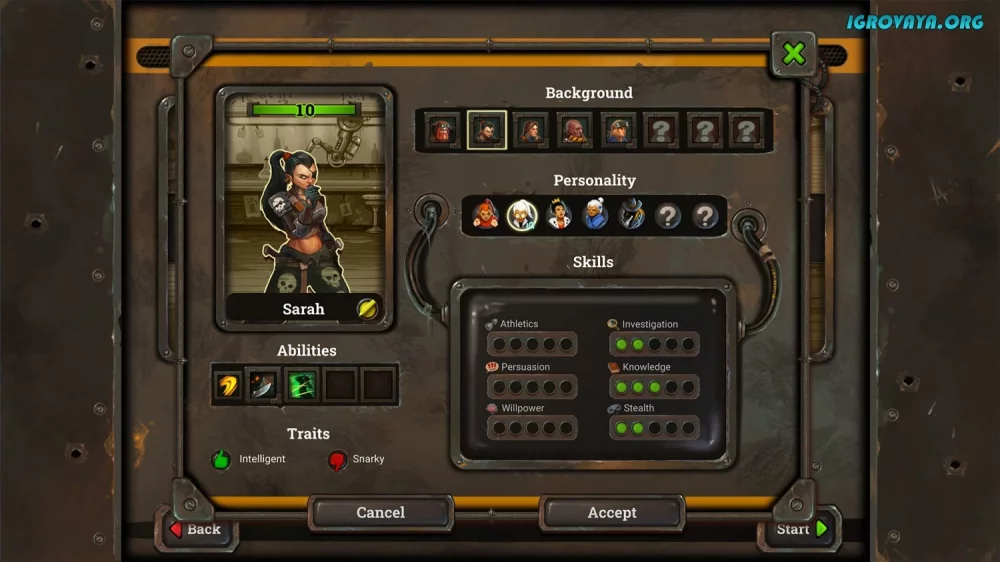Image resolution: width=1000 pixels, height=562 pixels.
Task: Choose the dark ponytail woman background
Action: pyautogui.click(x=487, y=130)
